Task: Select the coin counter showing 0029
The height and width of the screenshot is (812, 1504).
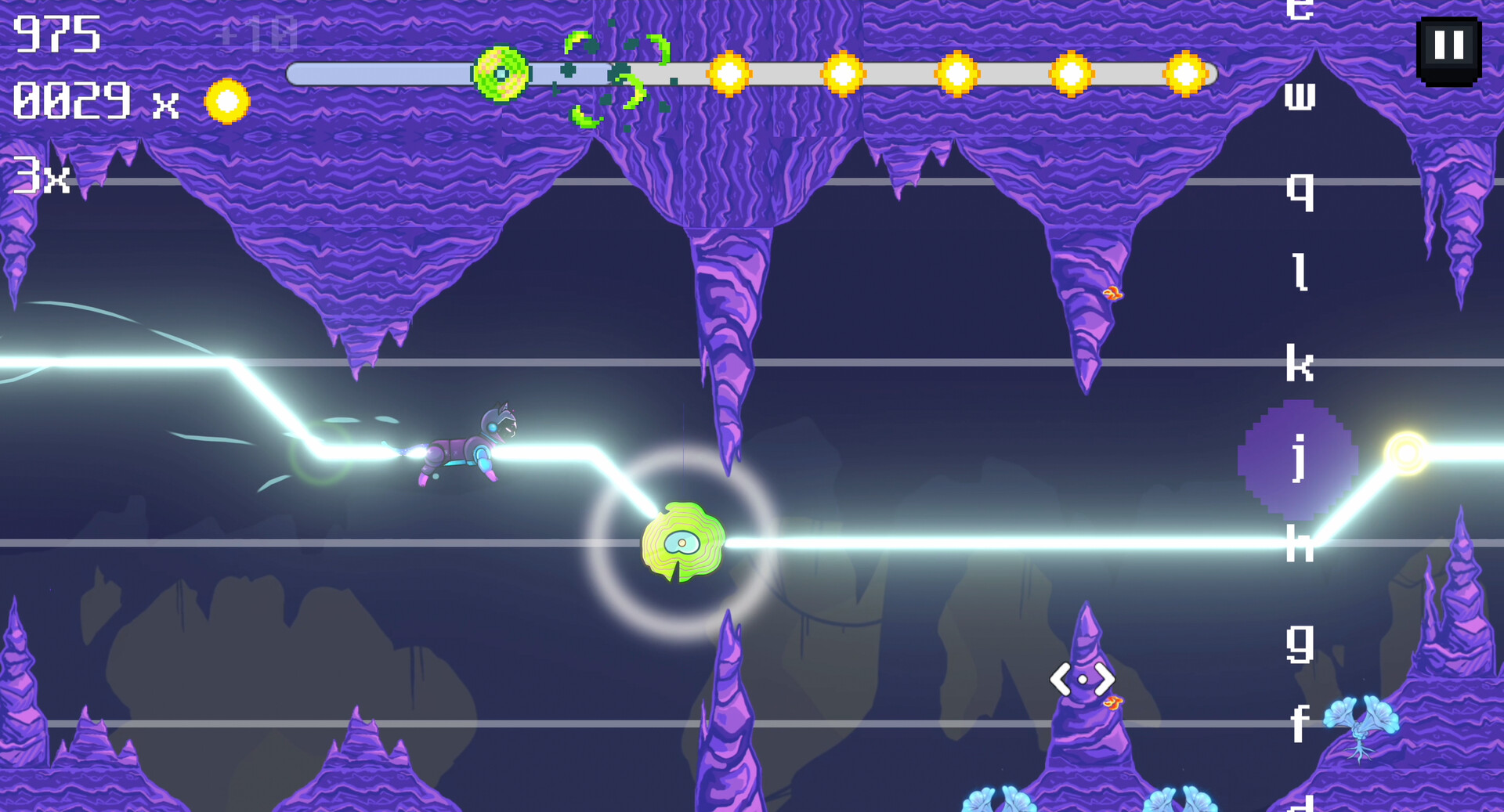Action: (x=70, y=99)
